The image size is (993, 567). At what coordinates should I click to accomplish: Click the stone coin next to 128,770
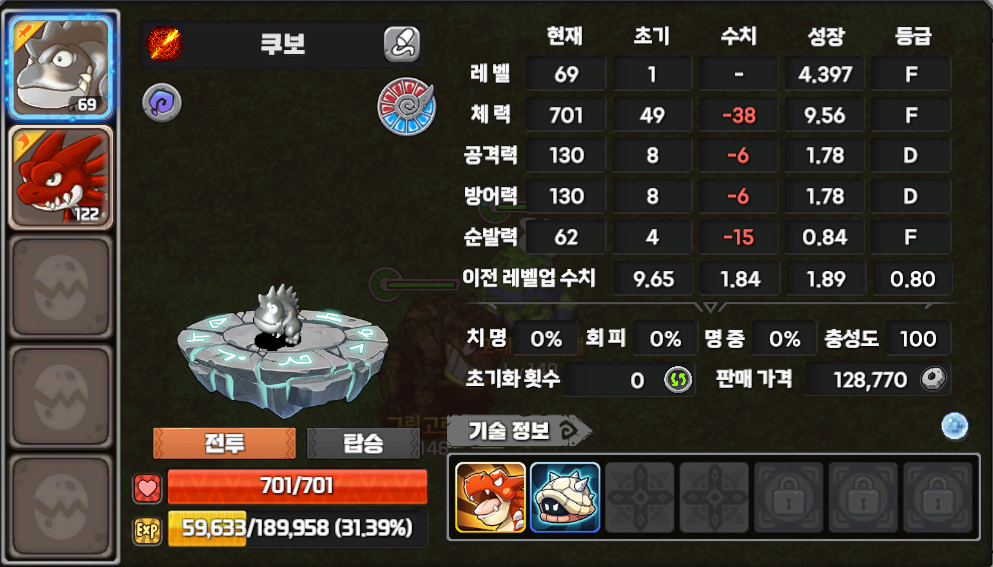[934, 380]
